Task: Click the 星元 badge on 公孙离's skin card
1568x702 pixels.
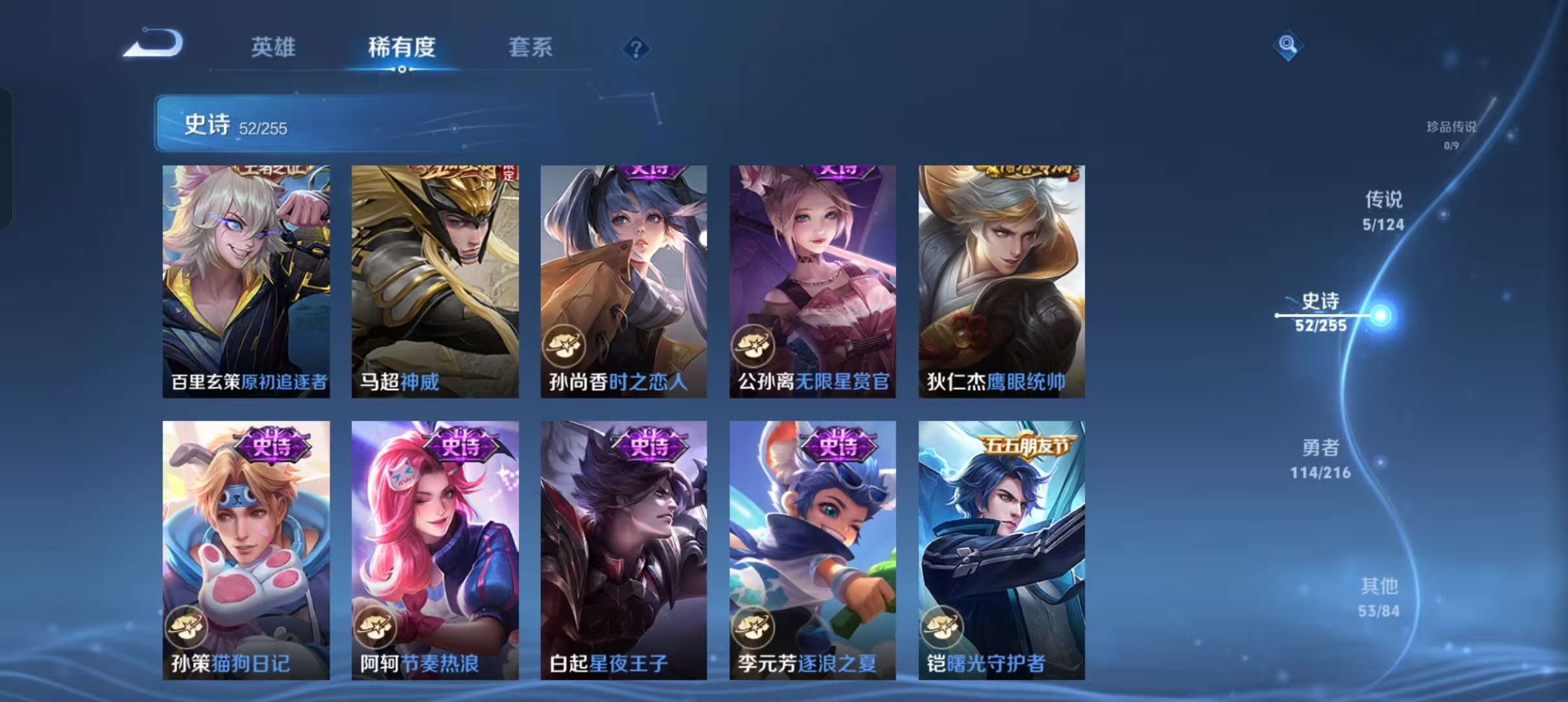Action: click(754, 346)
